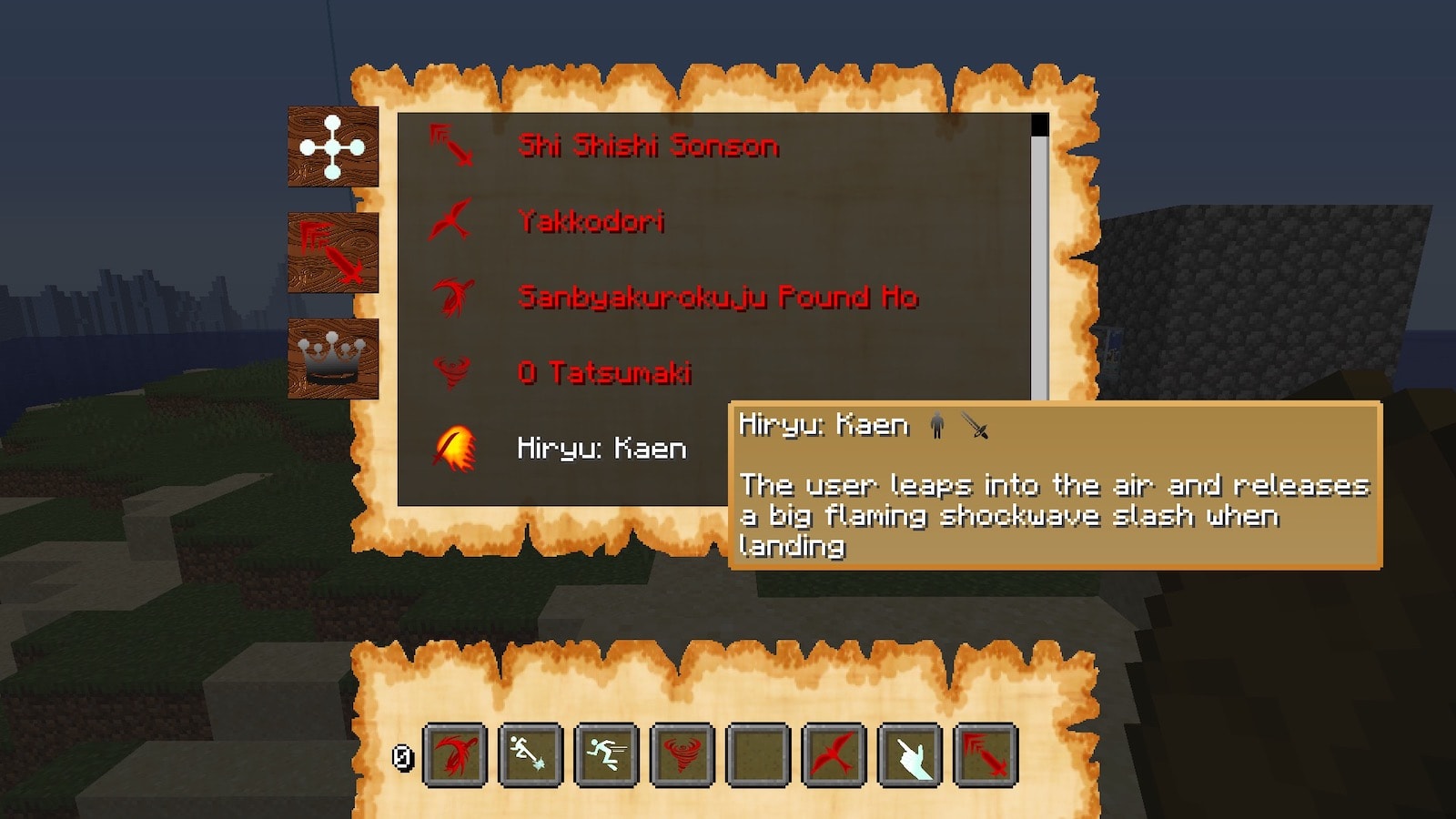Pick Sanbyakurokuju Pound Ho from the list
Screen dimensions: 1456x819
(x=717, y=297)
